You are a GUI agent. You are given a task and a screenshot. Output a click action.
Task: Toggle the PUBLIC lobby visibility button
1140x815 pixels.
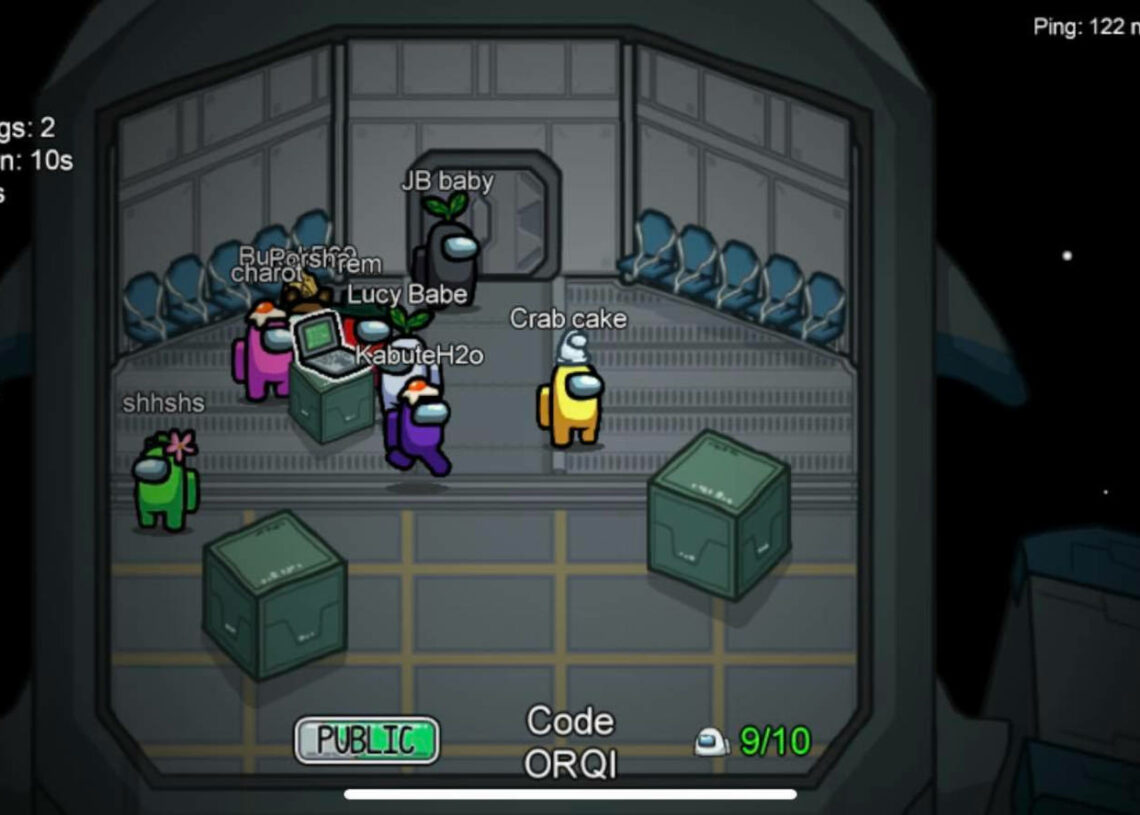point(367,740)
